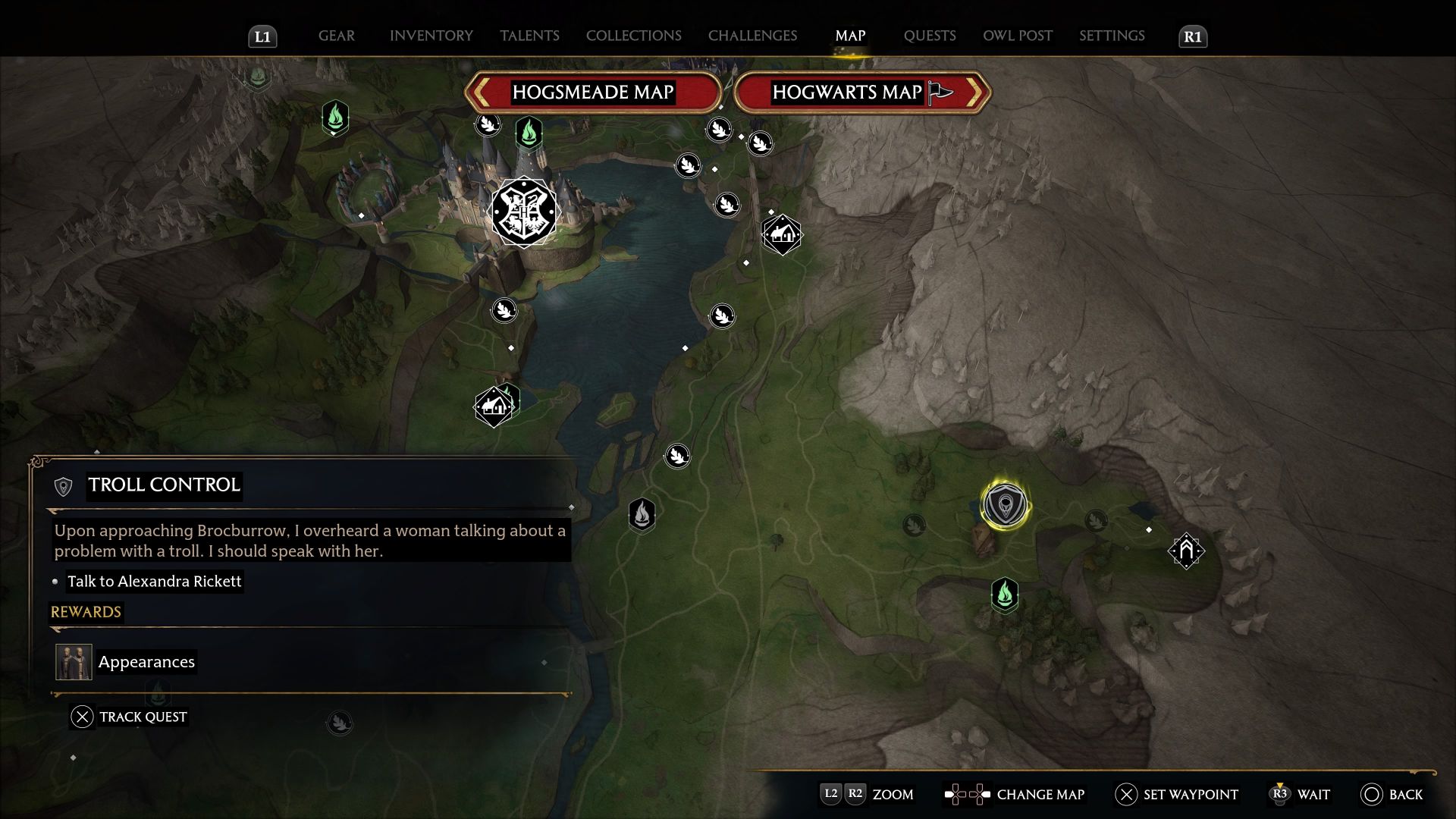This screenshot has height=819, width=1456.
Task: Go to the Challenges tab
Action: [x=752, y=36]
